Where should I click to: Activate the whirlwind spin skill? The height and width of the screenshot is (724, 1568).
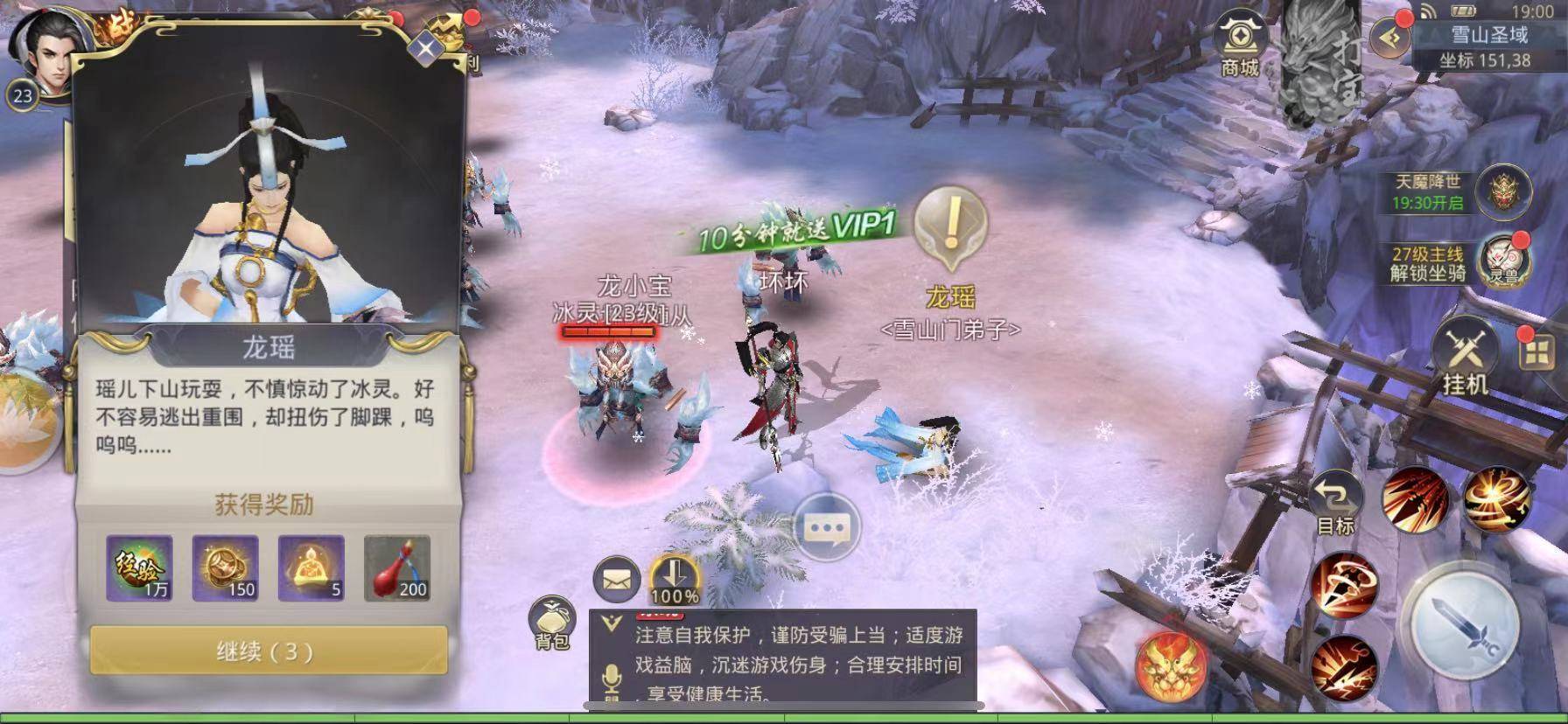tap(1495, 498)
